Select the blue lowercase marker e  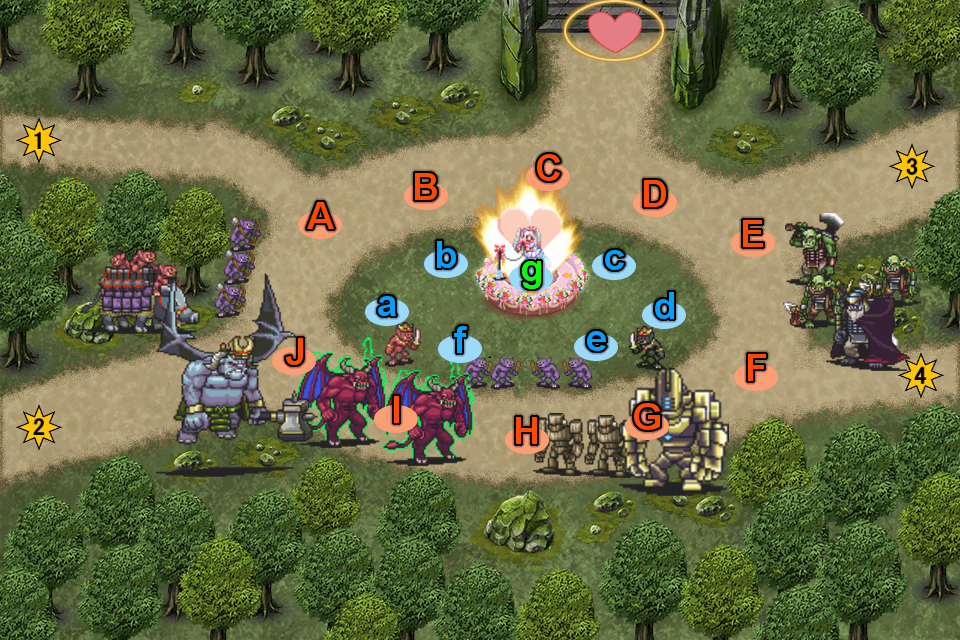(596, 343)
